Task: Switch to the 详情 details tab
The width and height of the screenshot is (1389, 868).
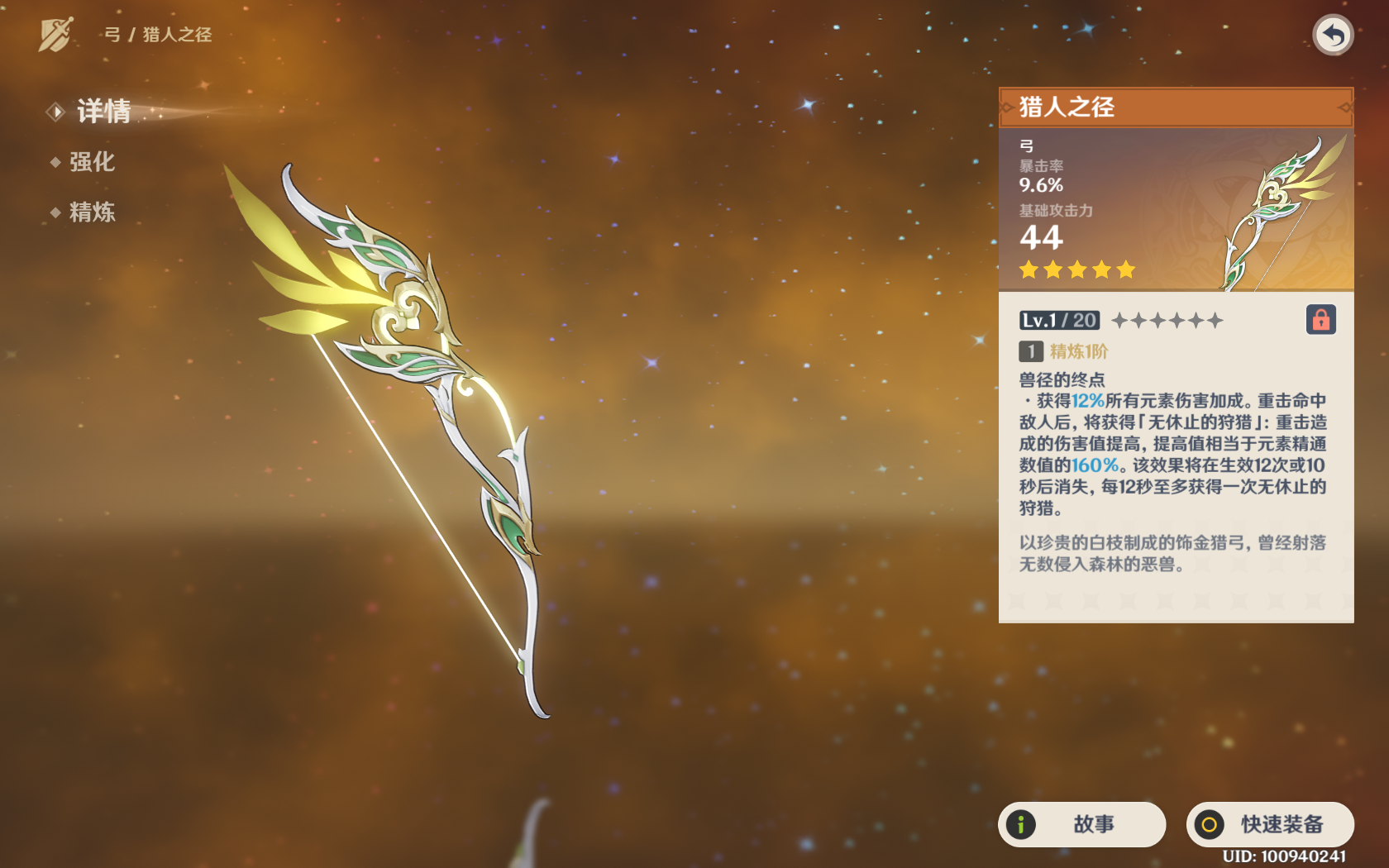Action: [103, 112]
